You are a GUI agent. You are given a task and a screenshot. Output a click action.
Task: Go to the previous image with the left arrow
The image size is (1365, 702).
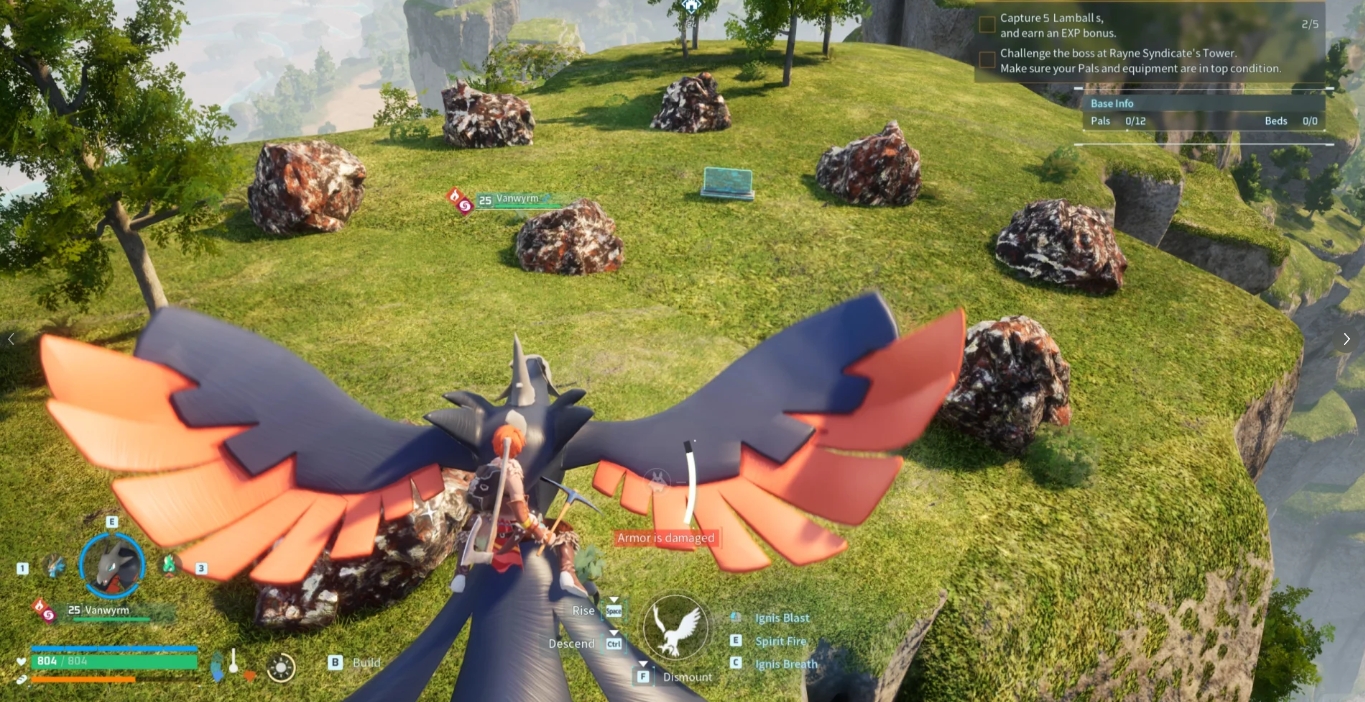11,339
